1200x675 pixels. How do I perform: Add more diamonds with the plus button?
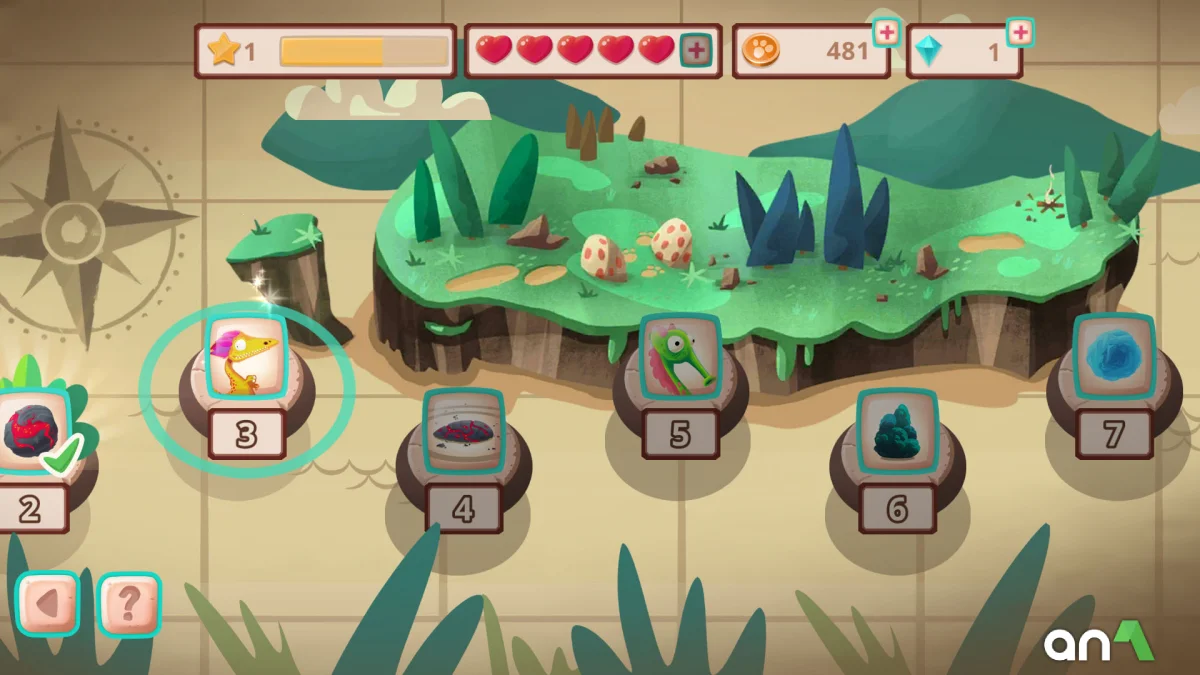[1019, 33]
